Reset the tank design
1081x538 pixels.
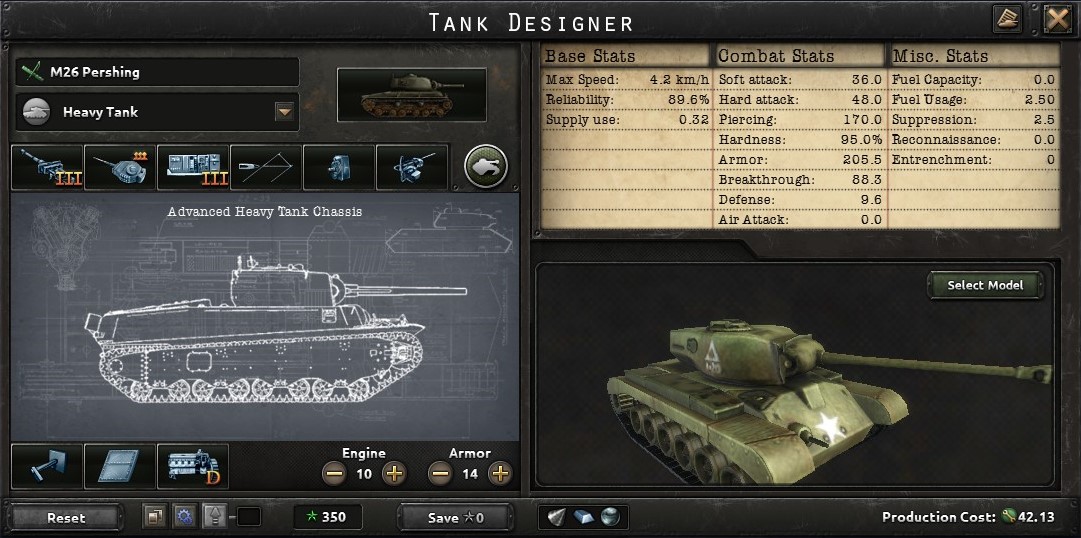point(66,518)
